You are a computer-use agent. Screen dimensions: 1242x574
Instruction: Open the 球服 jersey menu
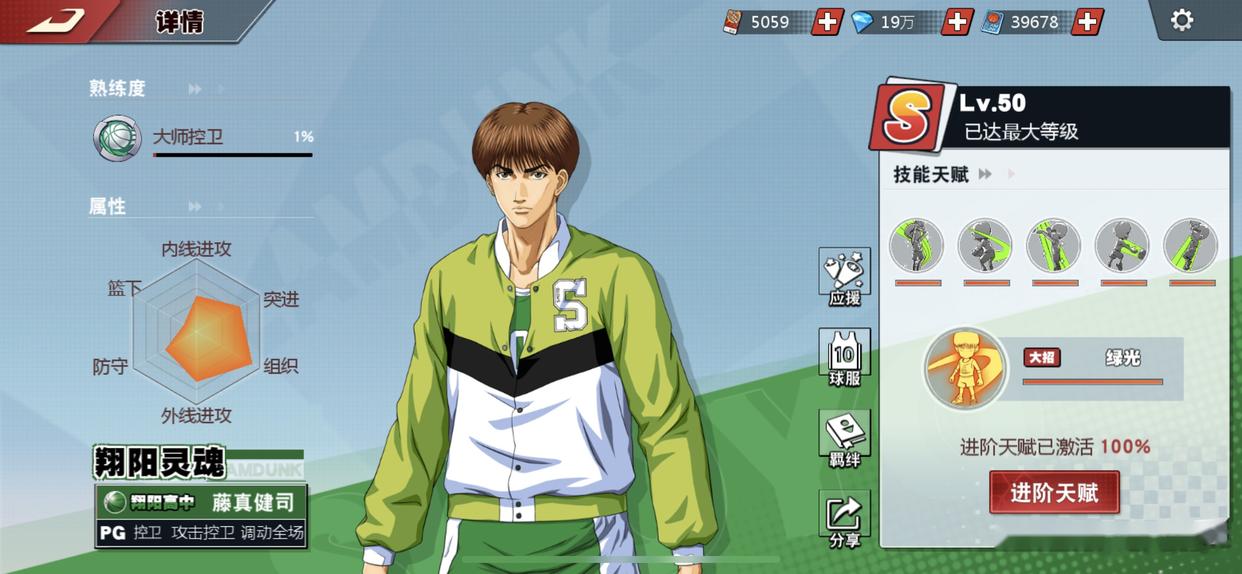coord(844,357)
